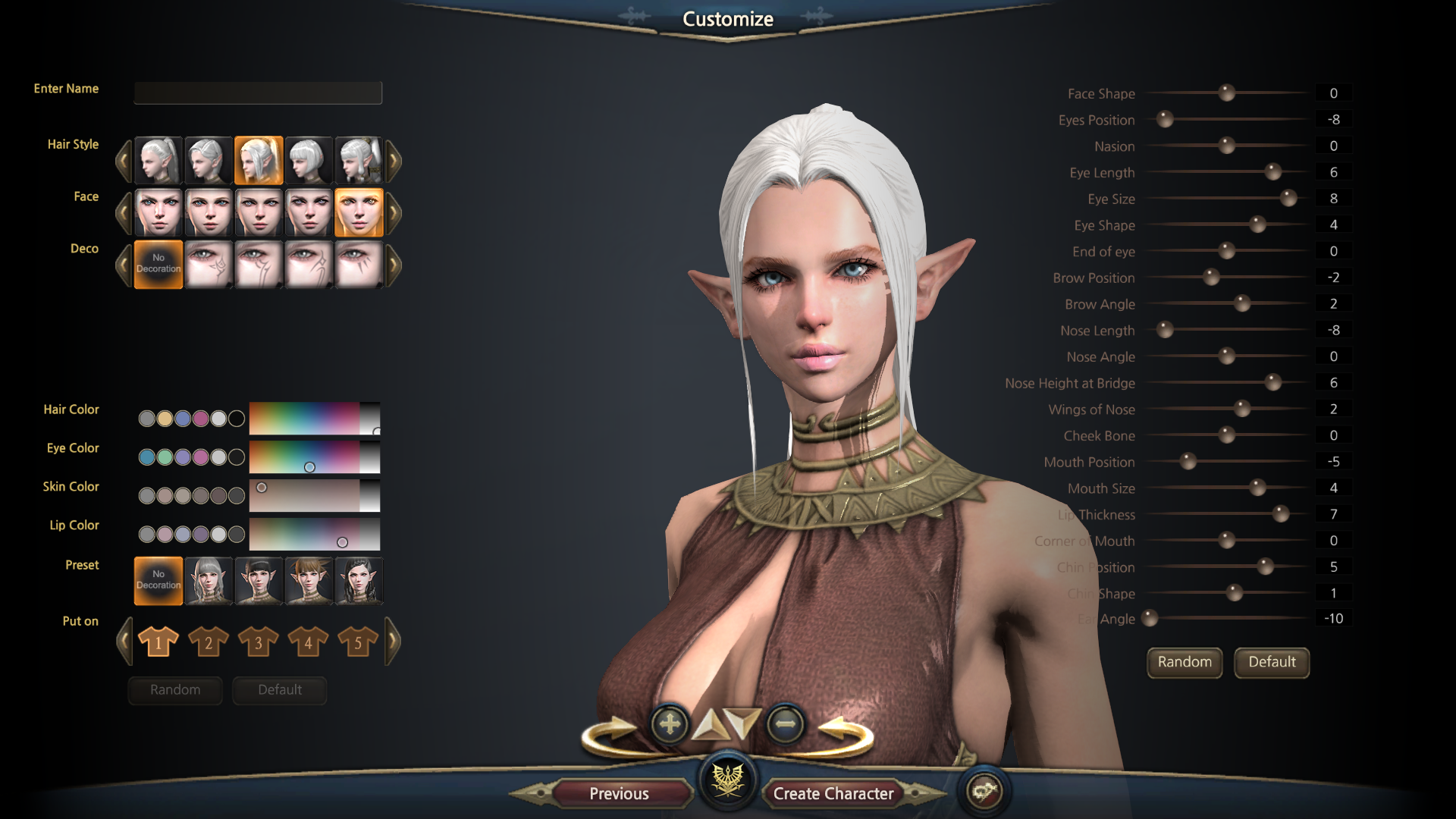Select the highlighted orange hair style thumbnail

259,161
